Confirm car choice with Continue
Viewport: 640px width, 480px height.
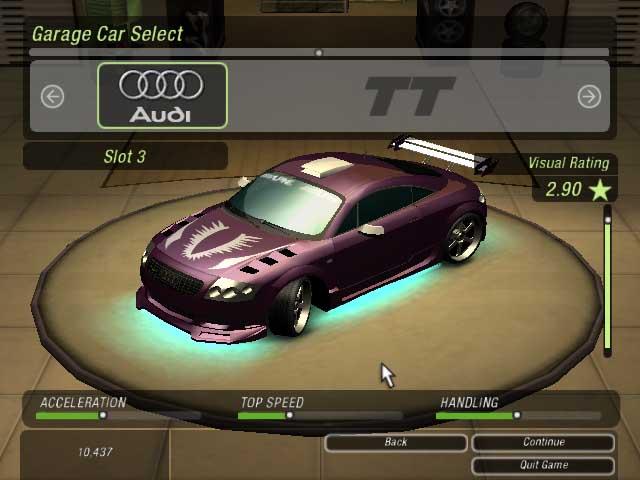pyautogui.click(x=543, y=442)
